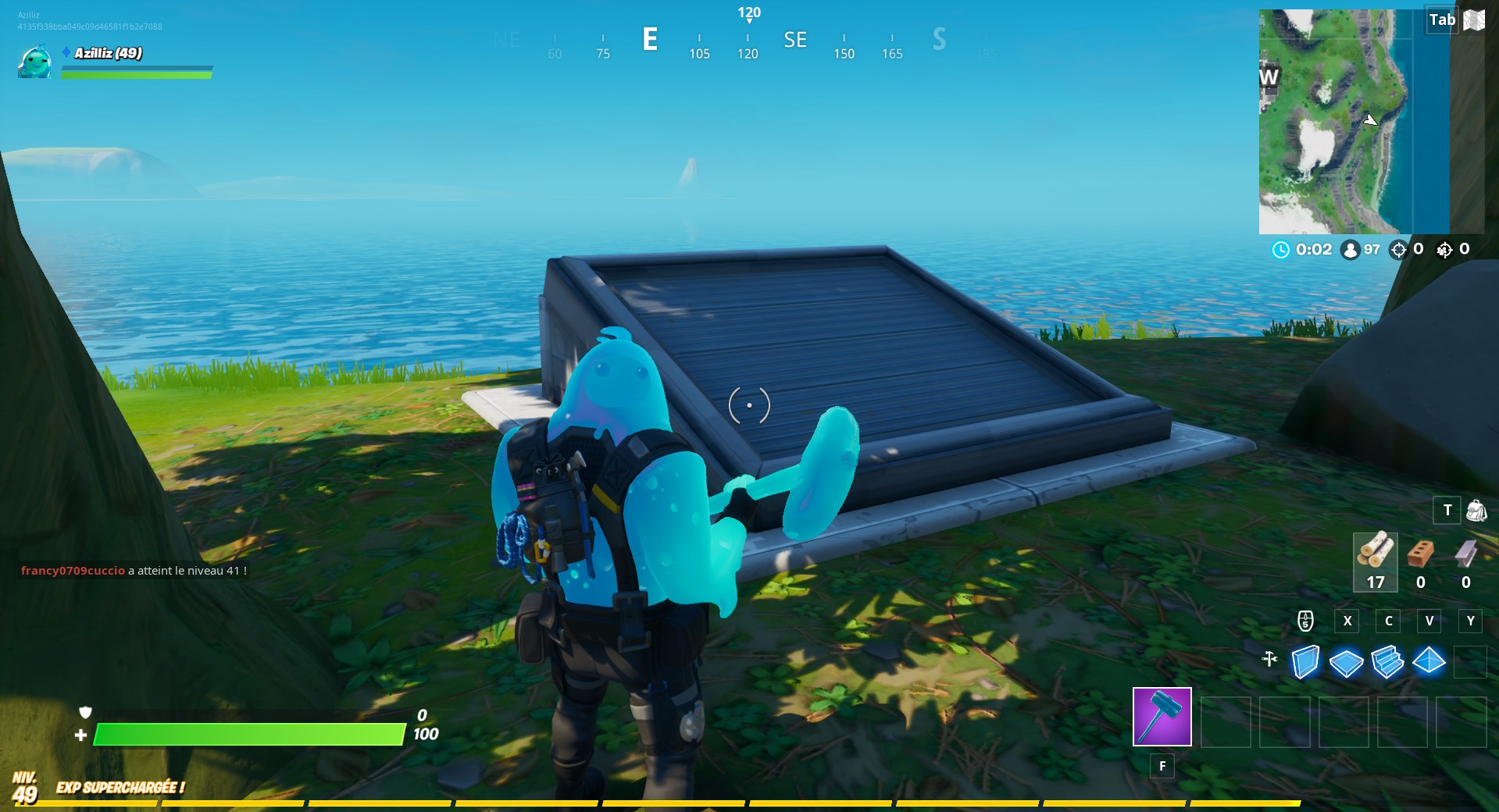1499x812 pixels.
Task: Click the squad eliminations icon
Action: coord(1444,251)
